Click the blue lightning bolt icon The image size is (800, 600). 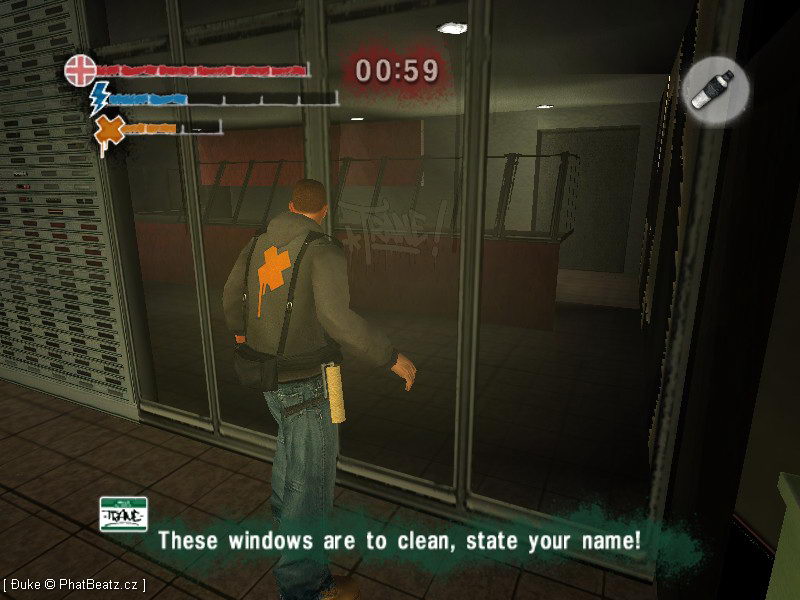tap(100, 99)
